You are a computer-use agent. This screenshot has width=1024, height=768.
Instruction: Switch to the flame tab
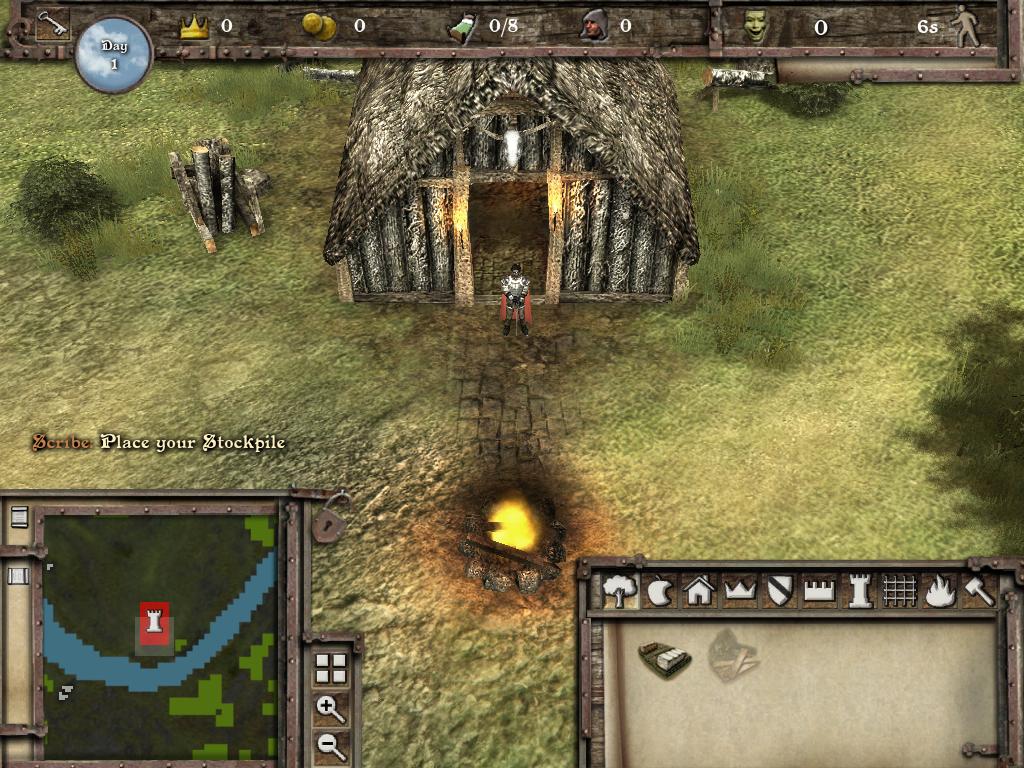pyautogui.click(x=939, y=591)
